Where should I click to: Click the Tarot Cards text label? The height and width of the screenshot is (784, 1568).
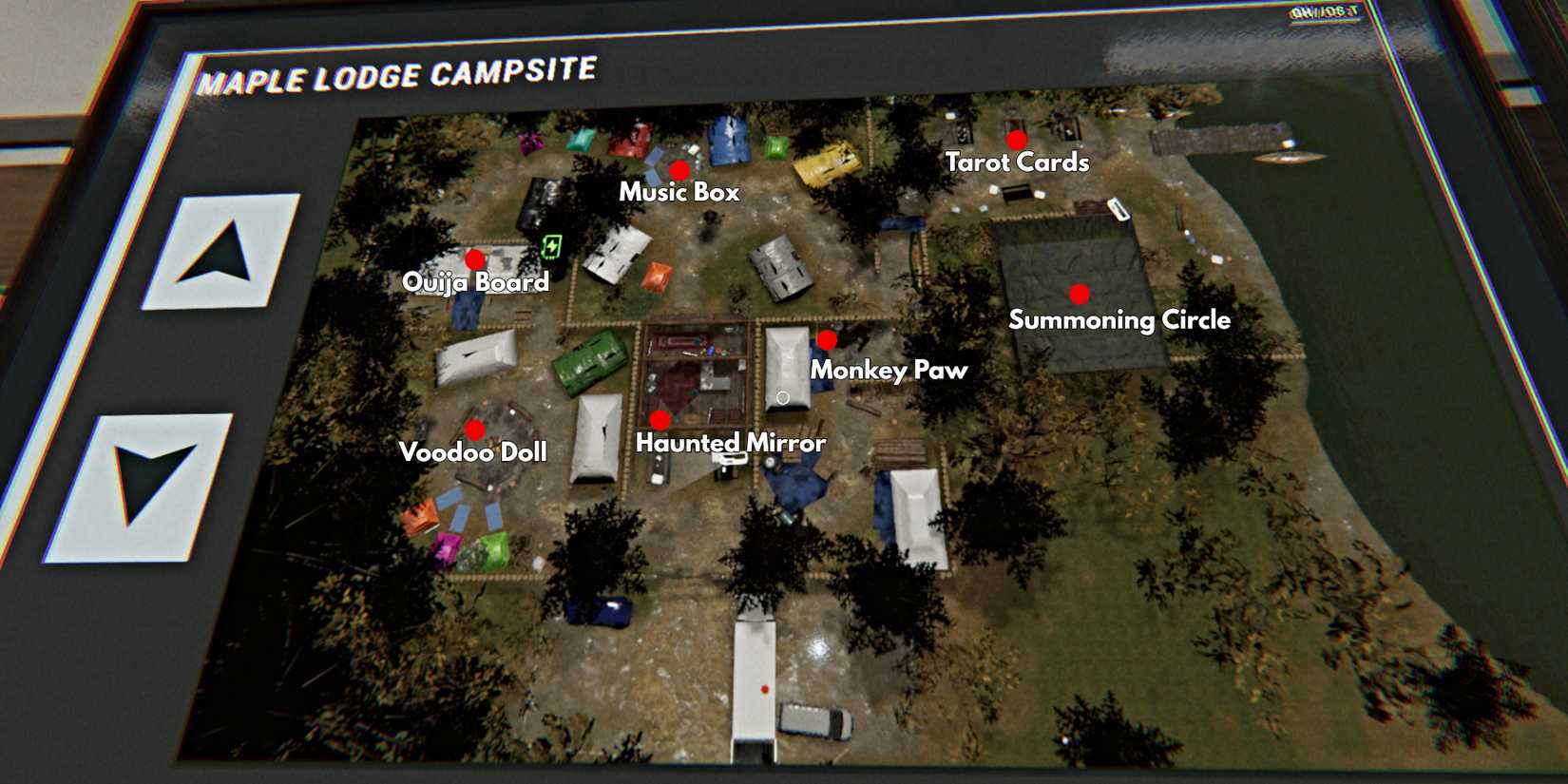point(1017,163)
